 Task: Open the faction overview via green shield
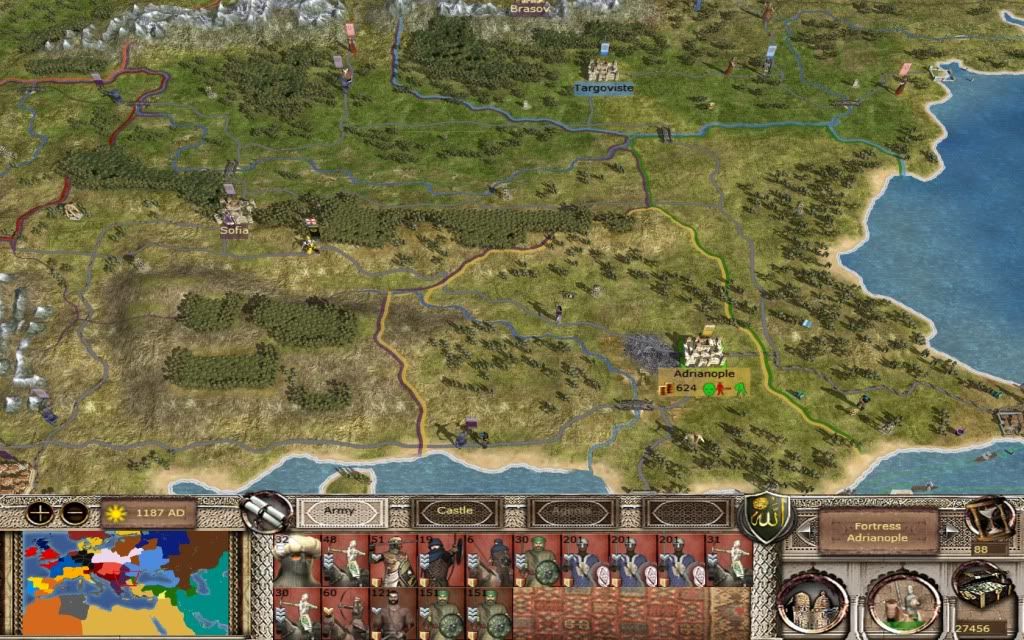click(765, 513)
